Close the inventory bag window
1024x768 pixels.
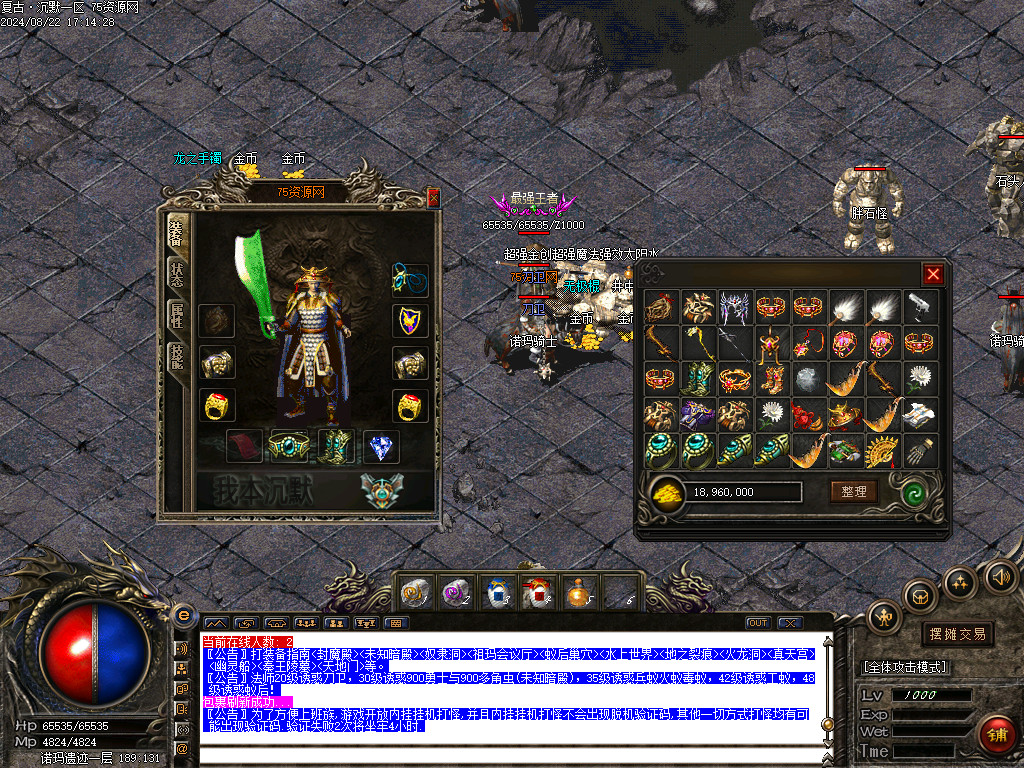pyautogui.click(x=932, y=274)
